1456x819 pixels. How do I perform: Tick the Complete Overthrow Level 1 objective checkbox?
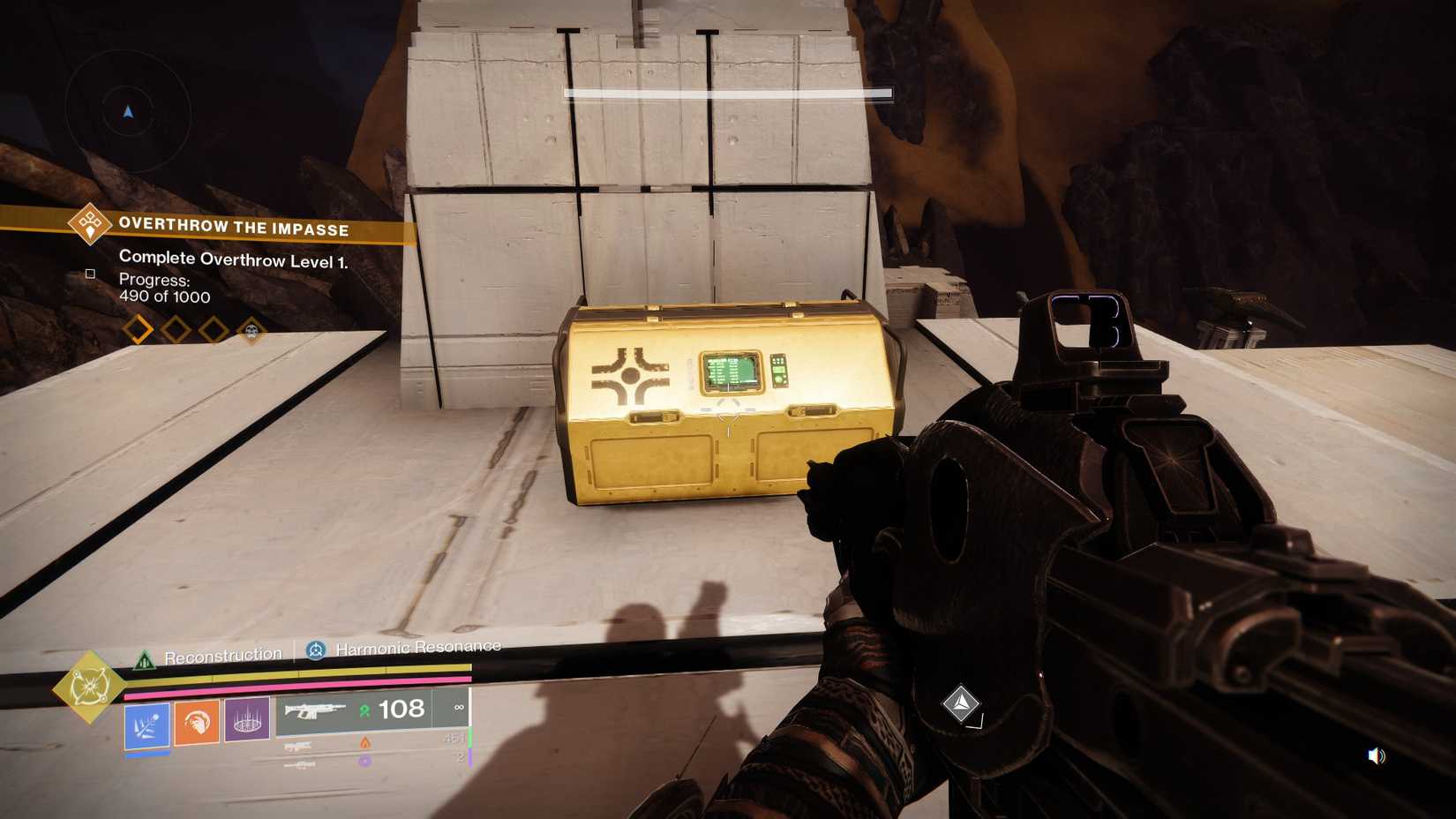point(89,274)
